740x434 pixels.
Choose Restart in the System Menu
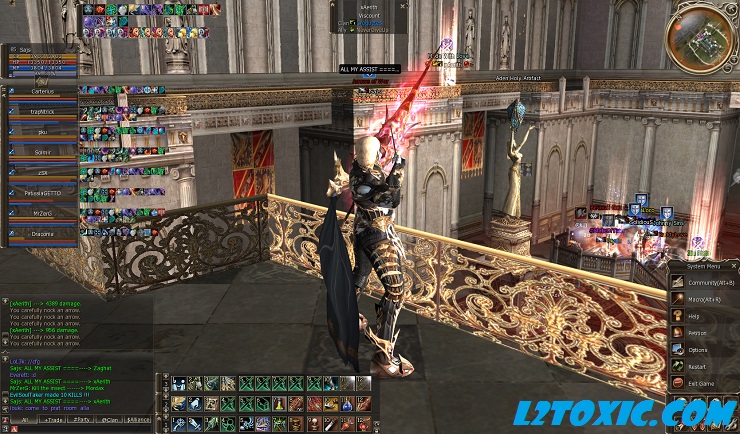pyautogui.click(x=697, y=366)
